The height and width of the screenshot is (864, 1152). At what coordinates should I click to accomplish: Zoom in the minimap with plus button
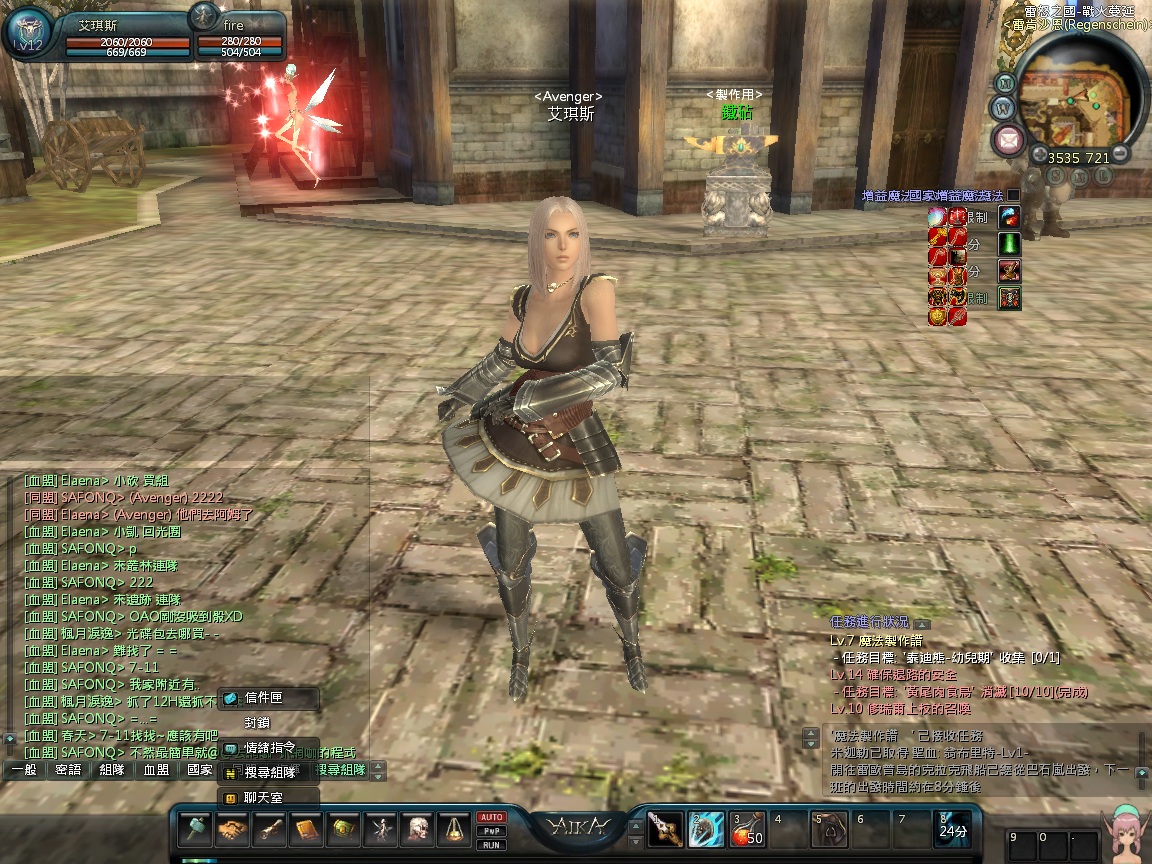1040,155
